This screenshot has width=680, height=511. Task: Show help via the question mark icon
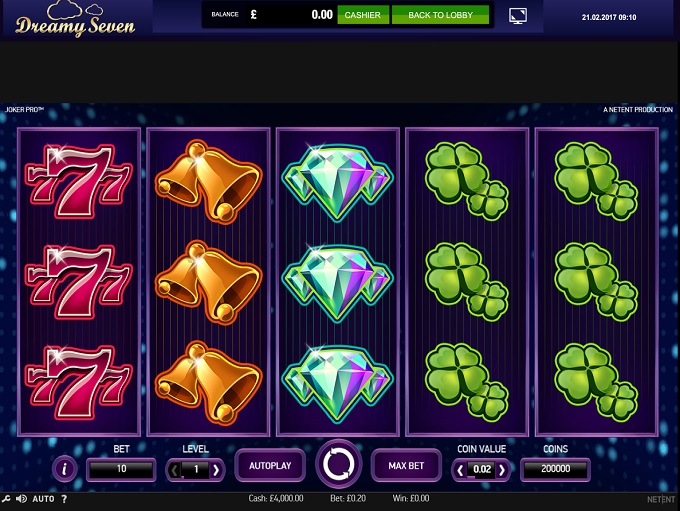click(x=64, y=499)
